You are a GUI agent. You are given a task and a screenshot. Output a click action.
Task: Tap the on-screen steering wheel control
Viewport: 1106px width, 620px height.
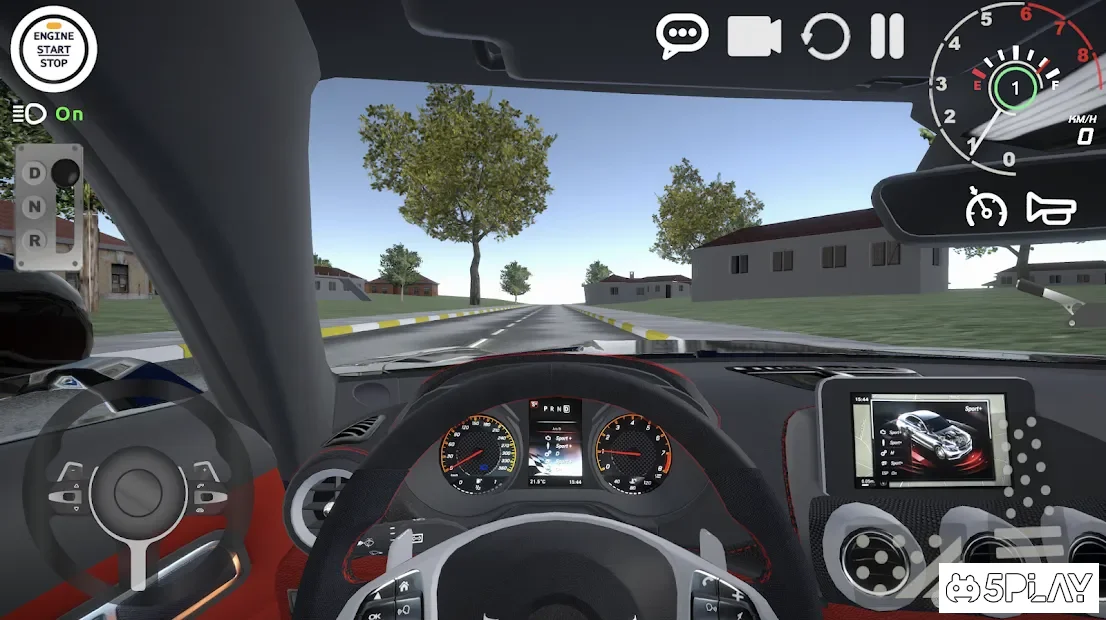click(x=137, y=490)
